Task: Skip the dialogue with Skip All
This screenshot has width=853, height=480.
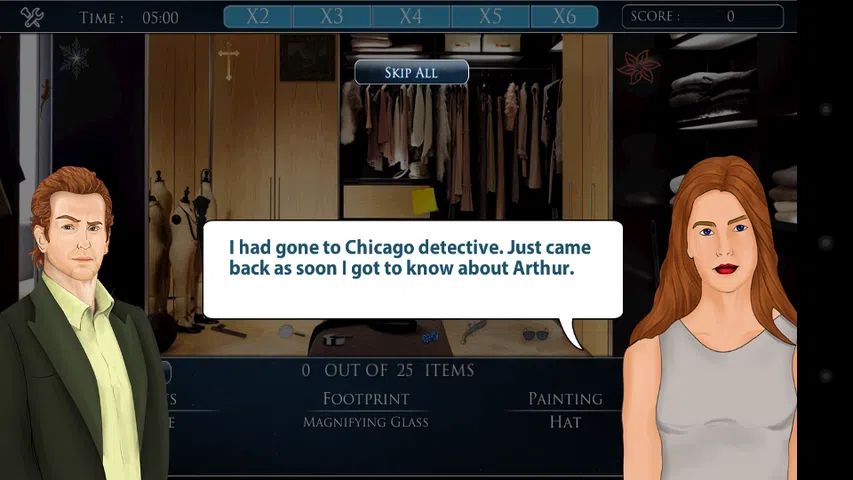Action: coord(411,72)
